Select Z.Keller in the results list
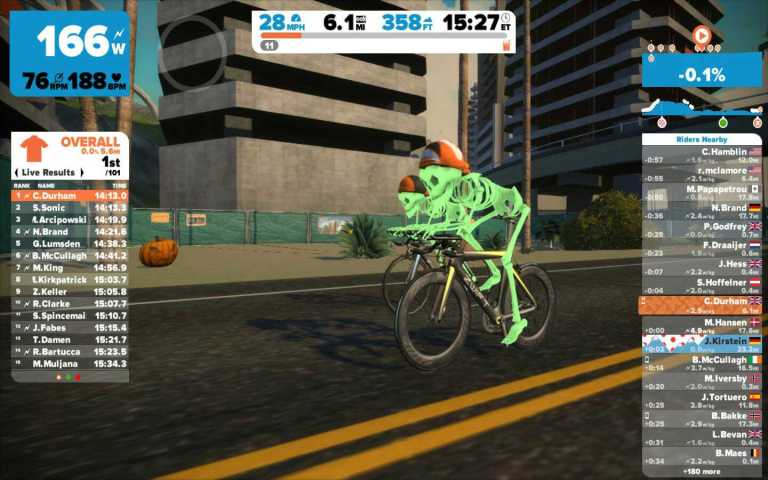Image resolution: width=768 pixels, height=480 pixels. tap(70, 291)
